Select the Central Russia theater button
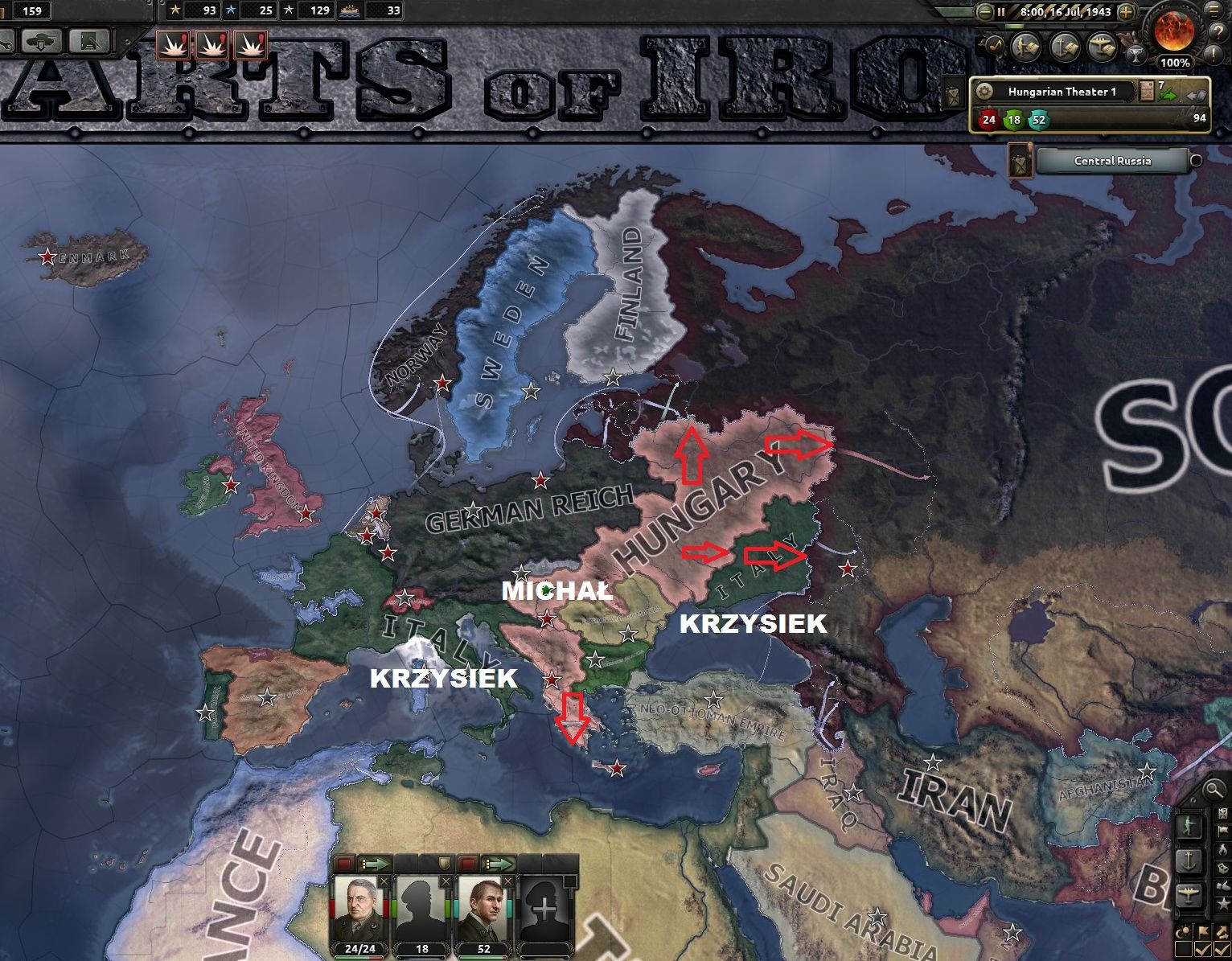 (x=1111, y=161)
